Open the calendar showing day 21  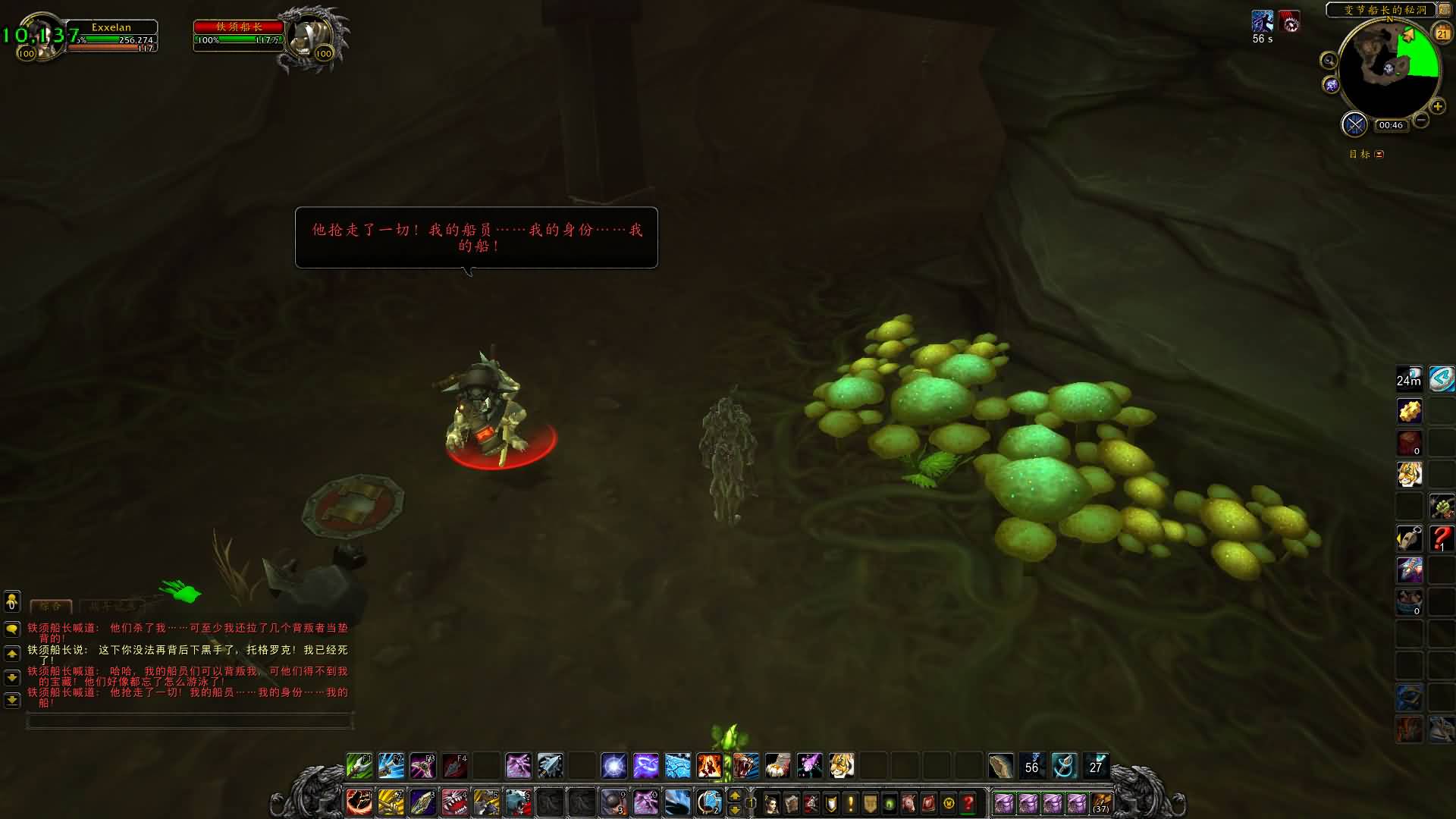[x=1442, y=33]
